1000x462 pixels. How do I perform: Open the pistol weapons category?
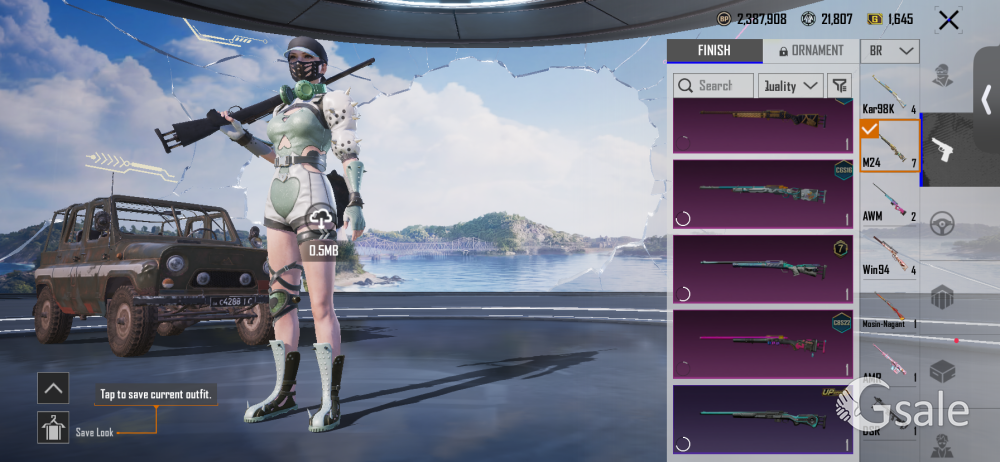point(942,150)
